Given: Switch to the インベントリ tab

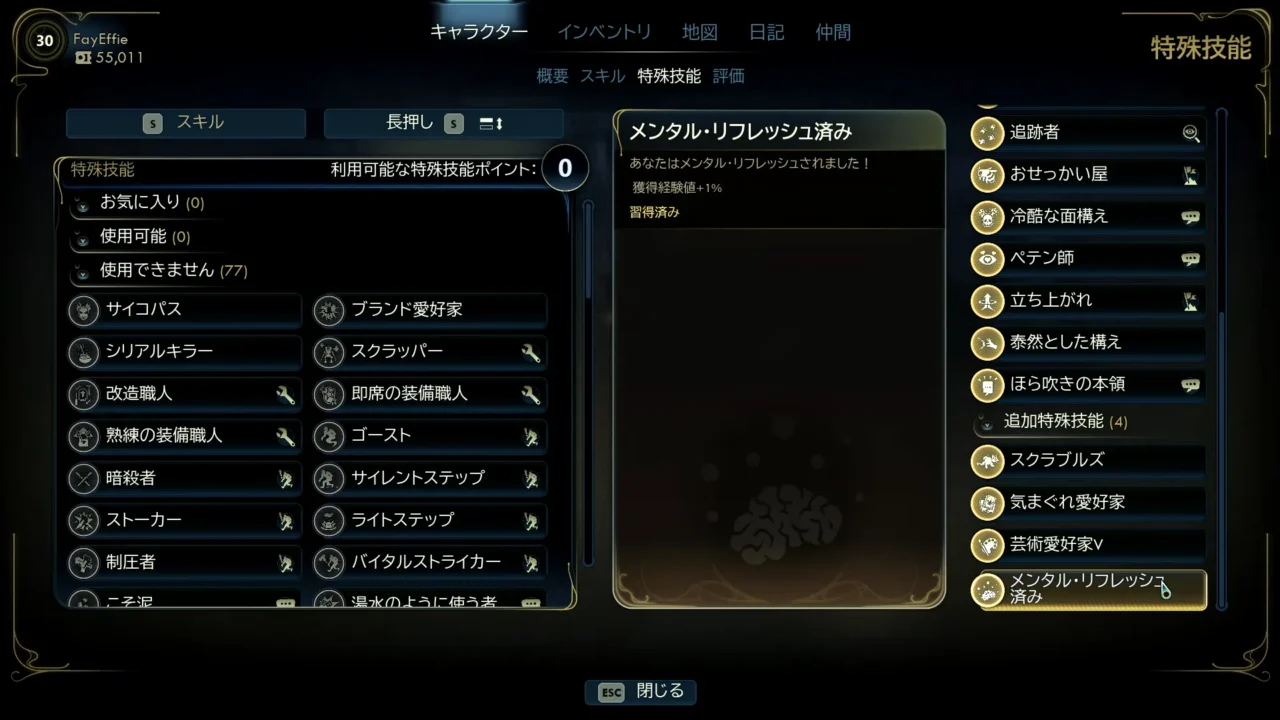Looking at the screenshot, I should tap(604, 32).
